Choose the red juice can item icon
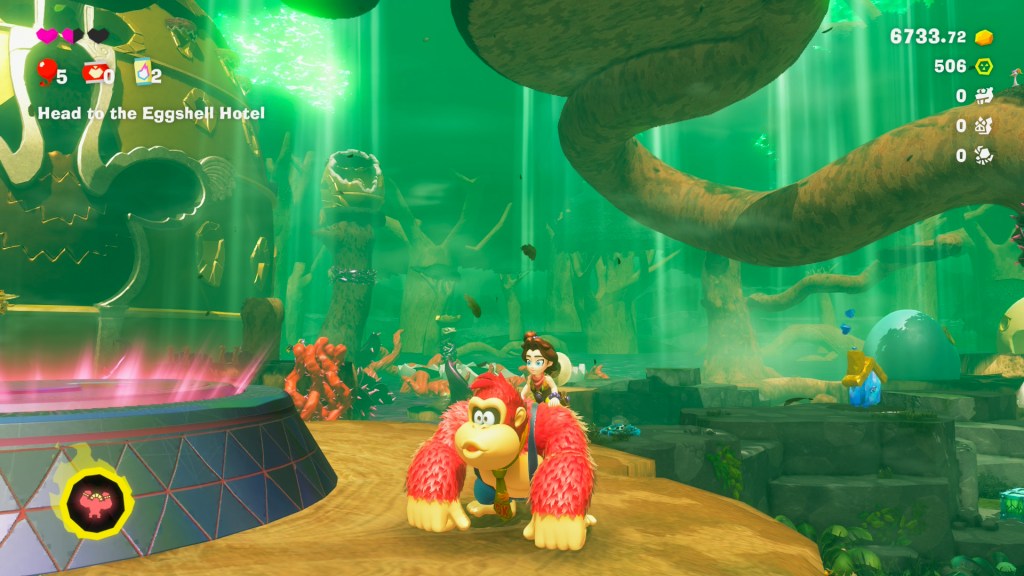Image resolution: width=1024 pixels, height=576 pixels. pyautogui.click(x=95, y=72)
